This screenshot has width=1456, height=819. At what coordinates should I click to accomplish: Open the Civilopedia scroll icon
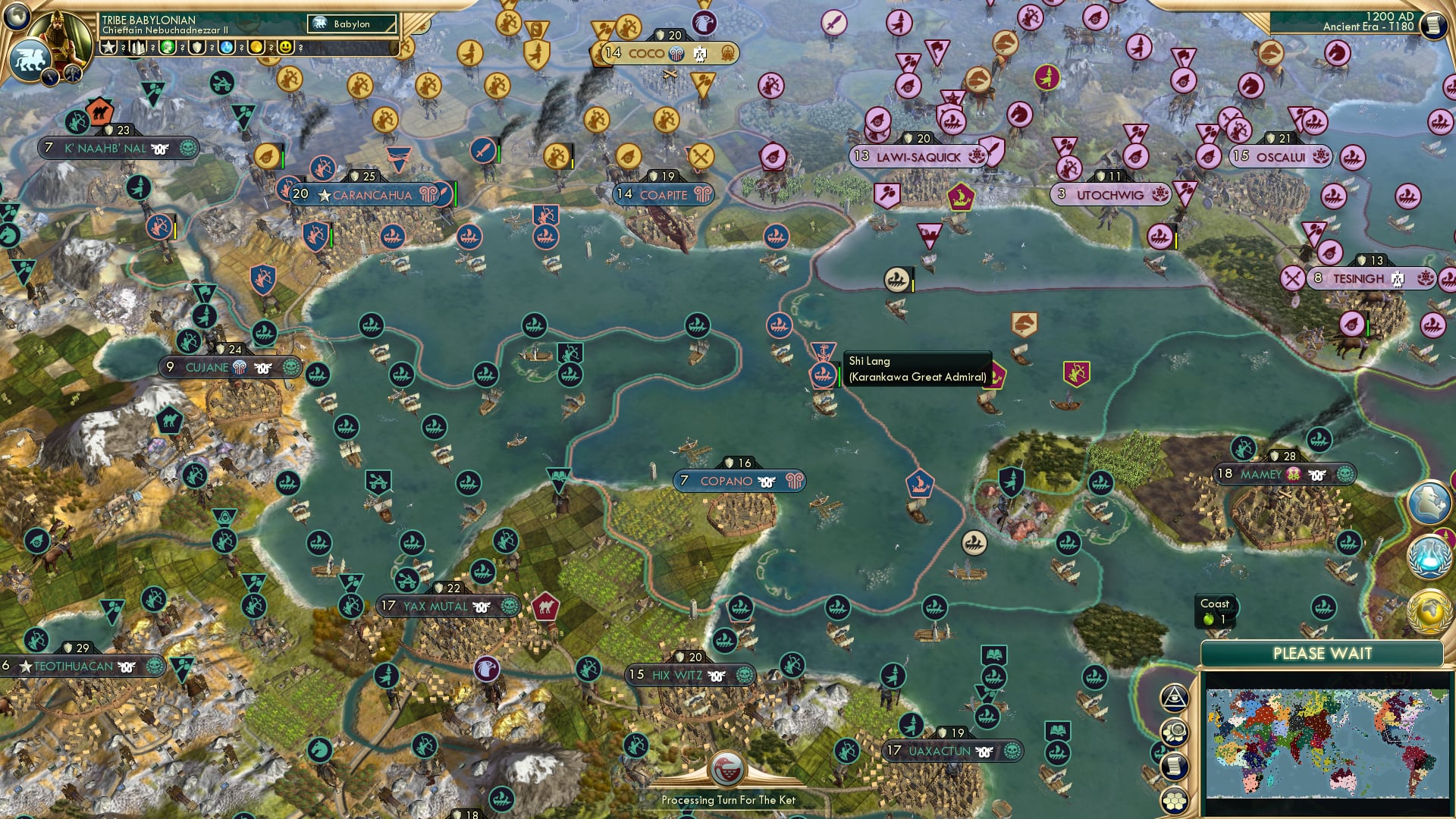tap(1434, 27)
